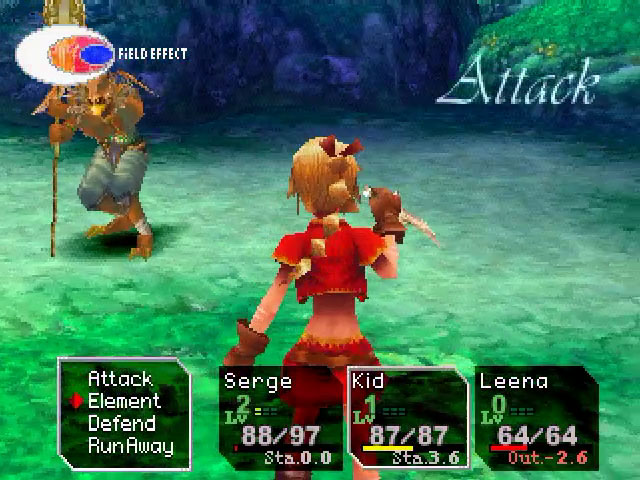Pick Defend from the command list
The image size is (640, 480).
121,423
